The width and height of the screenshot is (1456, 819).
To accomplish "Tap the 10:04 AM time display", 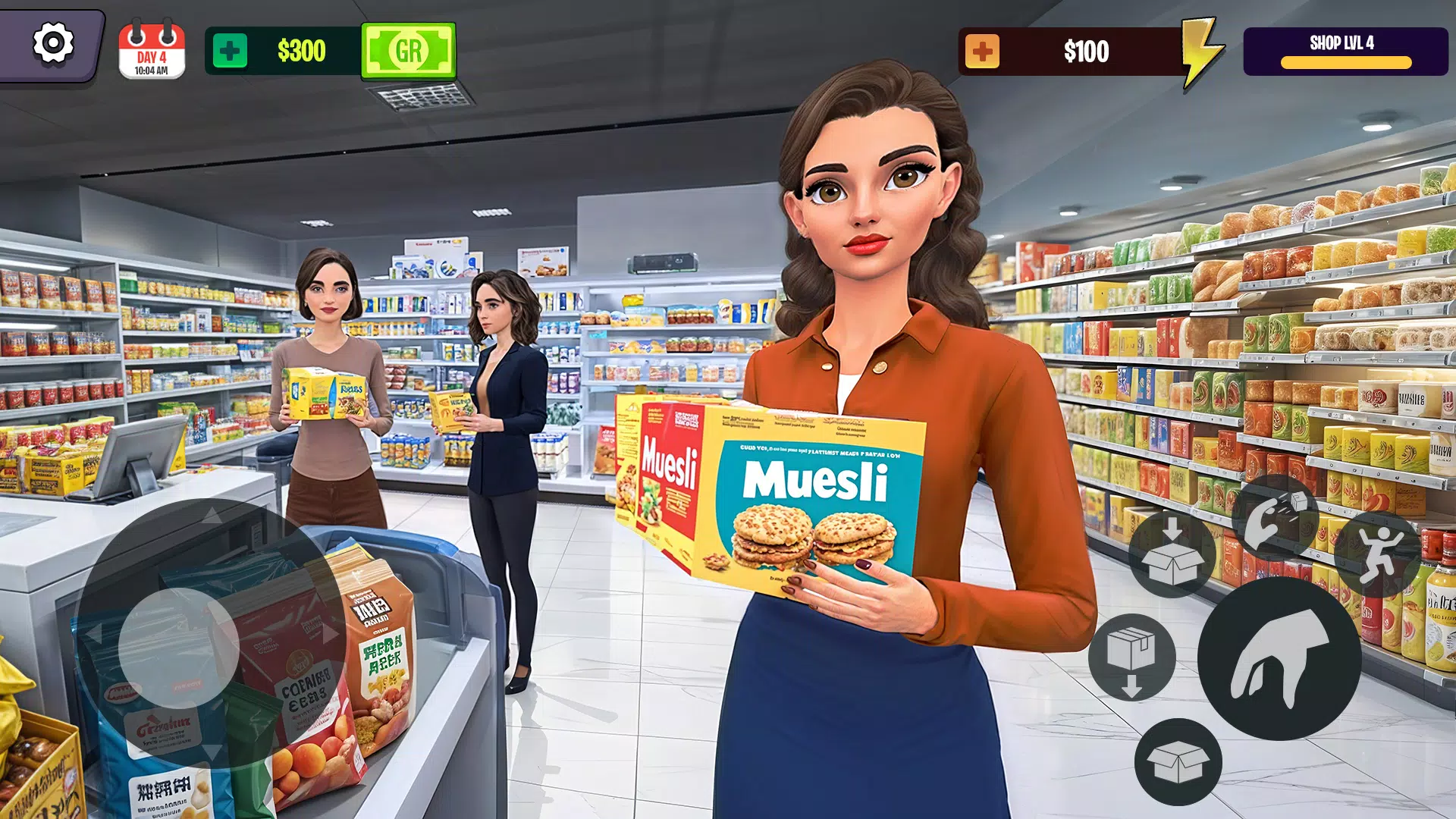I will click(x=151, y=69).
